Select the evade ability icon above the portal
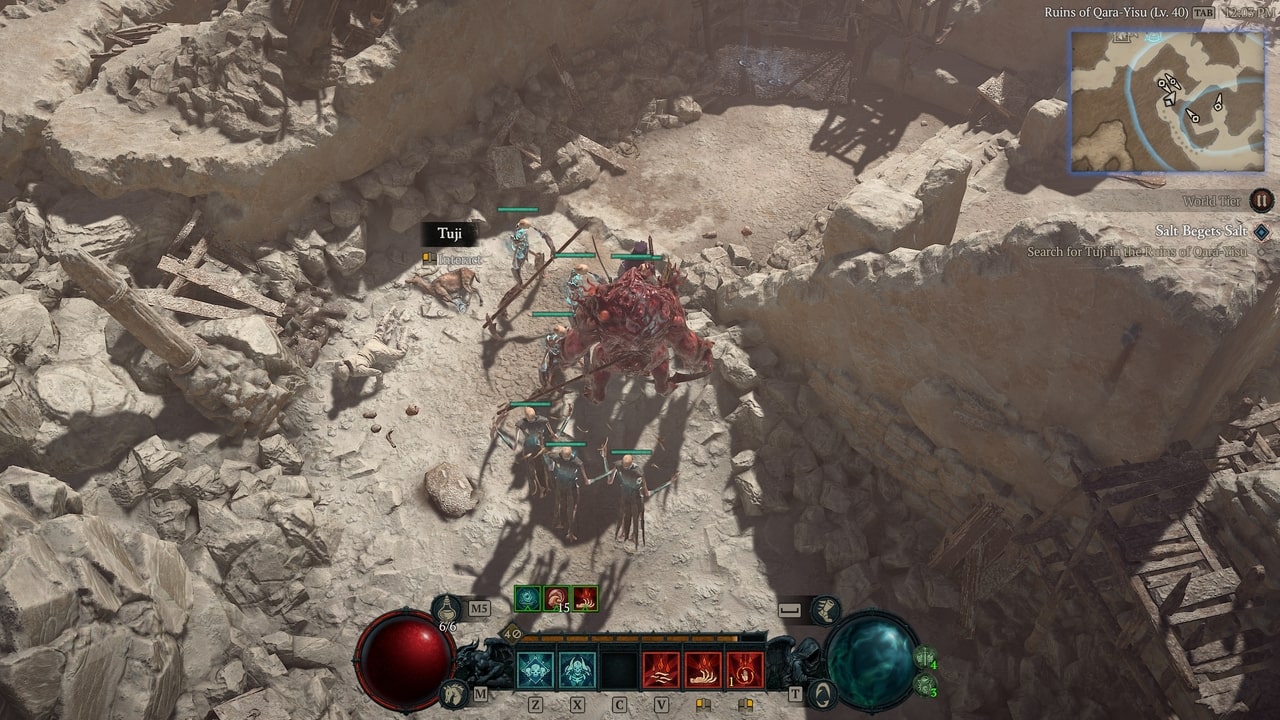The width and height of the screenshot is (1280, 720). pyautogui.click(x=828, y=609)
